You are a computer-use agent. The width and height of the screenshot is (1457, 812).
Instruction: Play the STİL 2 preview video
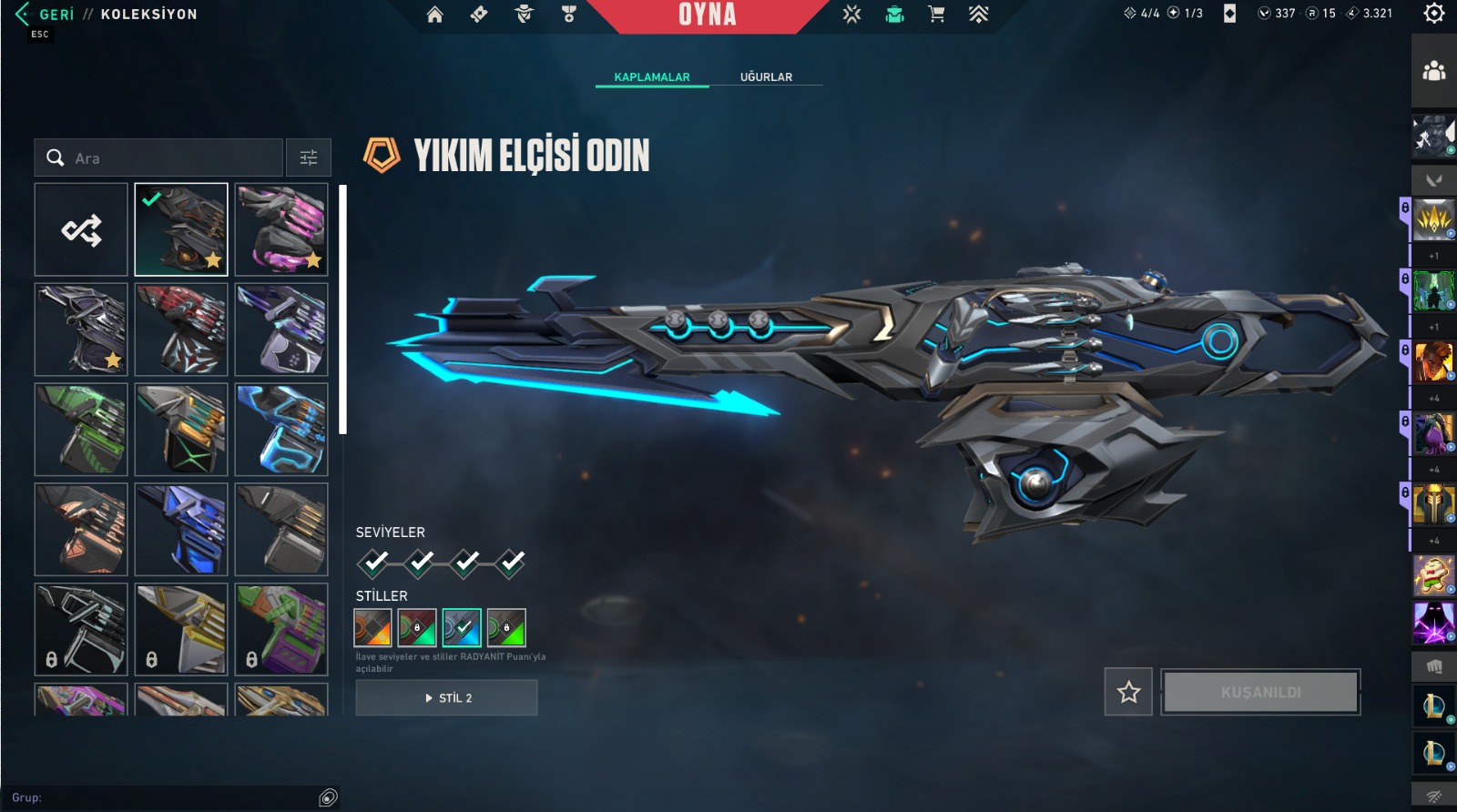446,698
